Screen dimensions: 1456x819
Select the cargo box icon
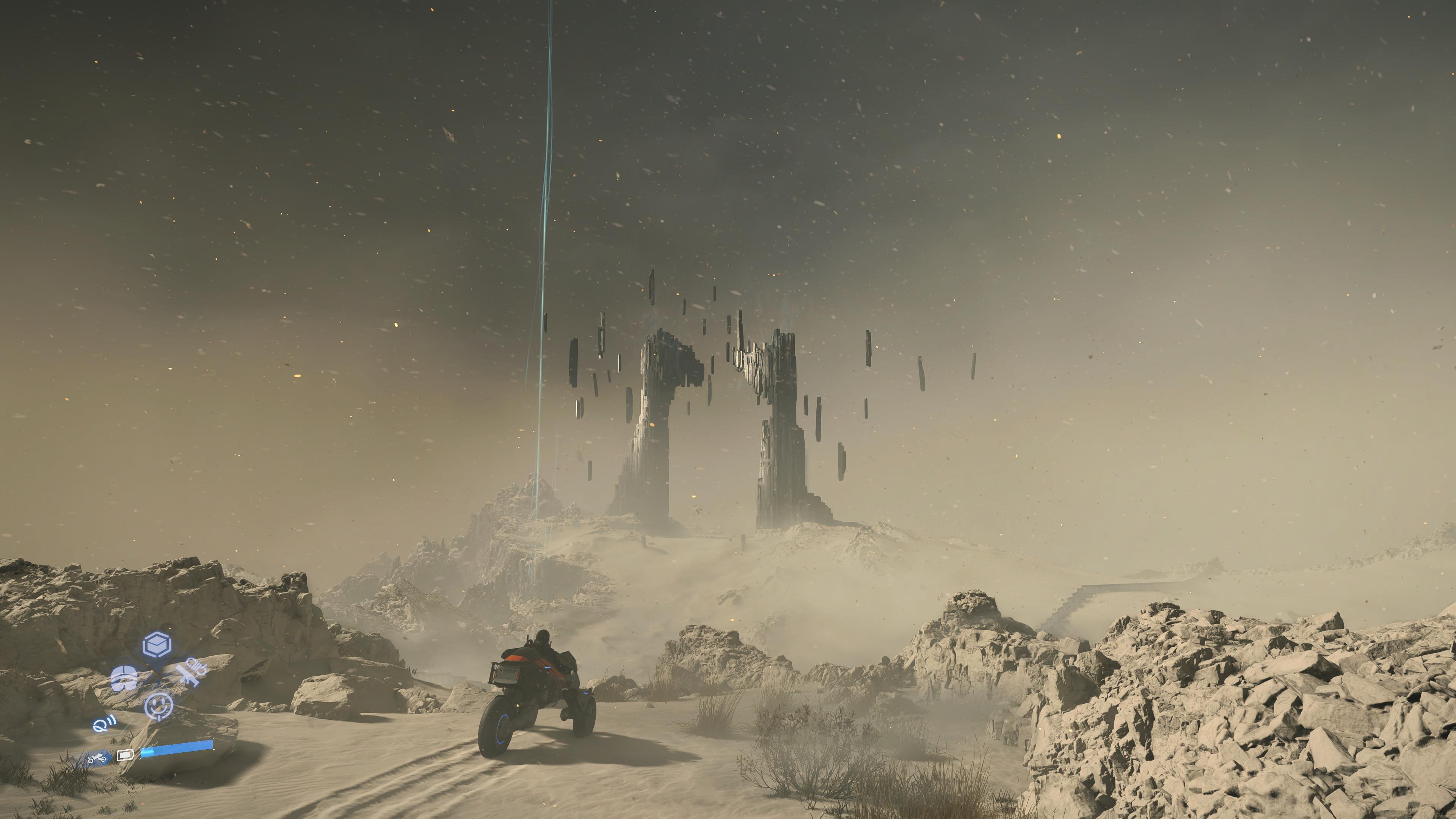click(x=157, y=645)
